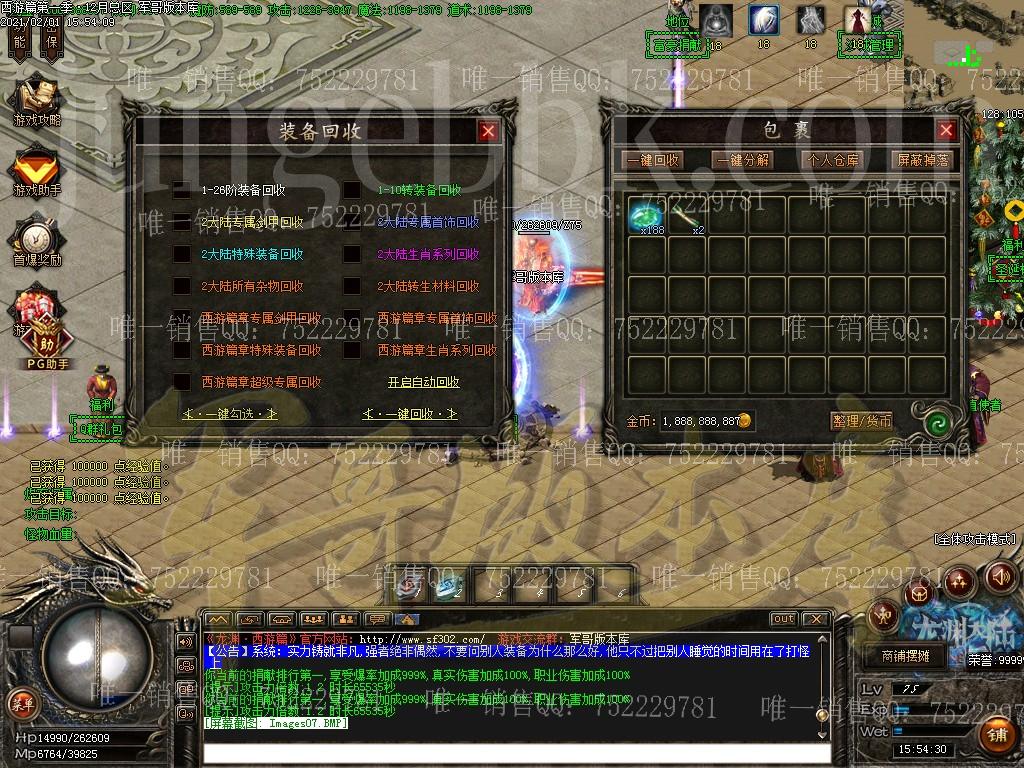The height and width of the screenshot is (768, 1024).
Task: Activate the 一键回收 link in recycle window
Action: pyautogui.click(x=410, y=413)
